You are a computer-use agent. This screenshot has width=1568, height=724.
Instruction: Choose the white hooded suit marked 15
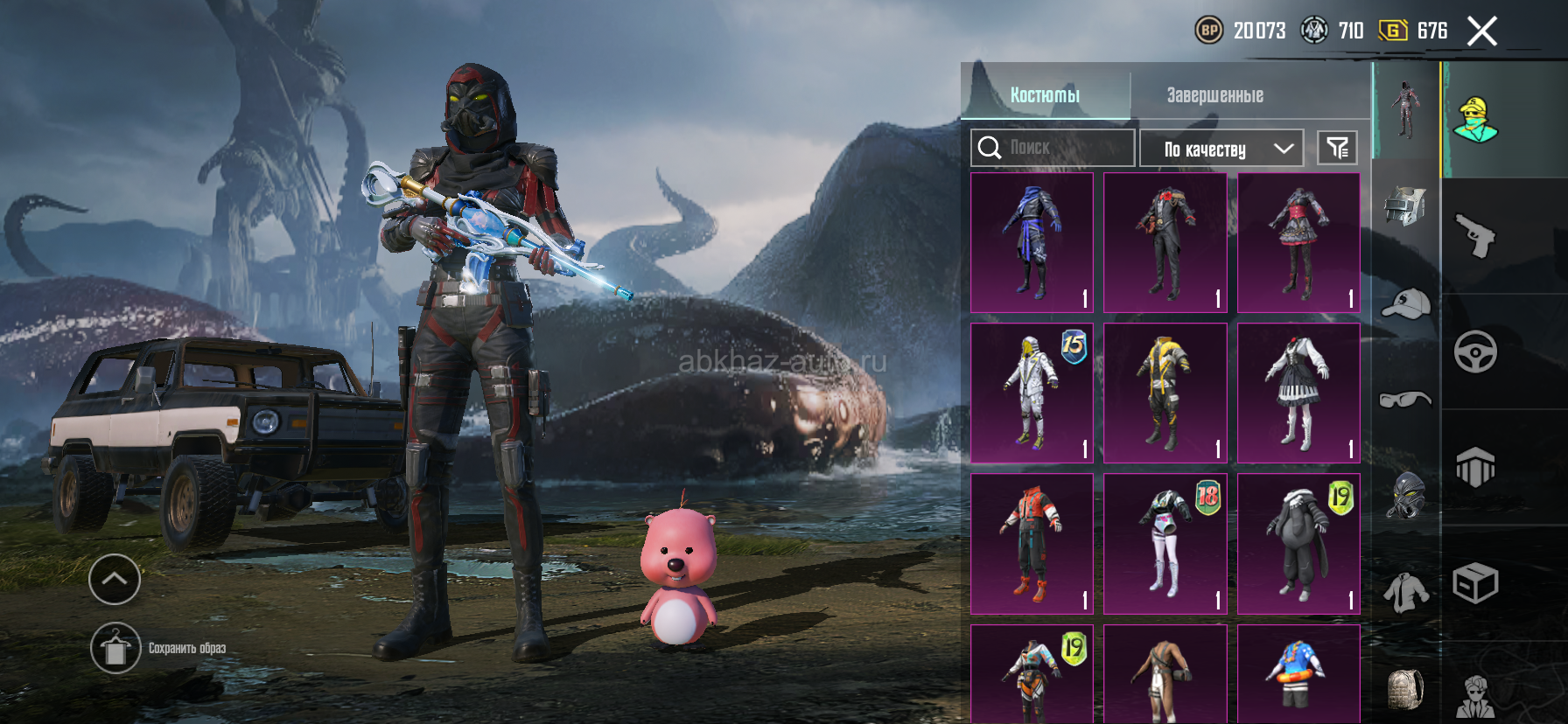[1032, 393]
